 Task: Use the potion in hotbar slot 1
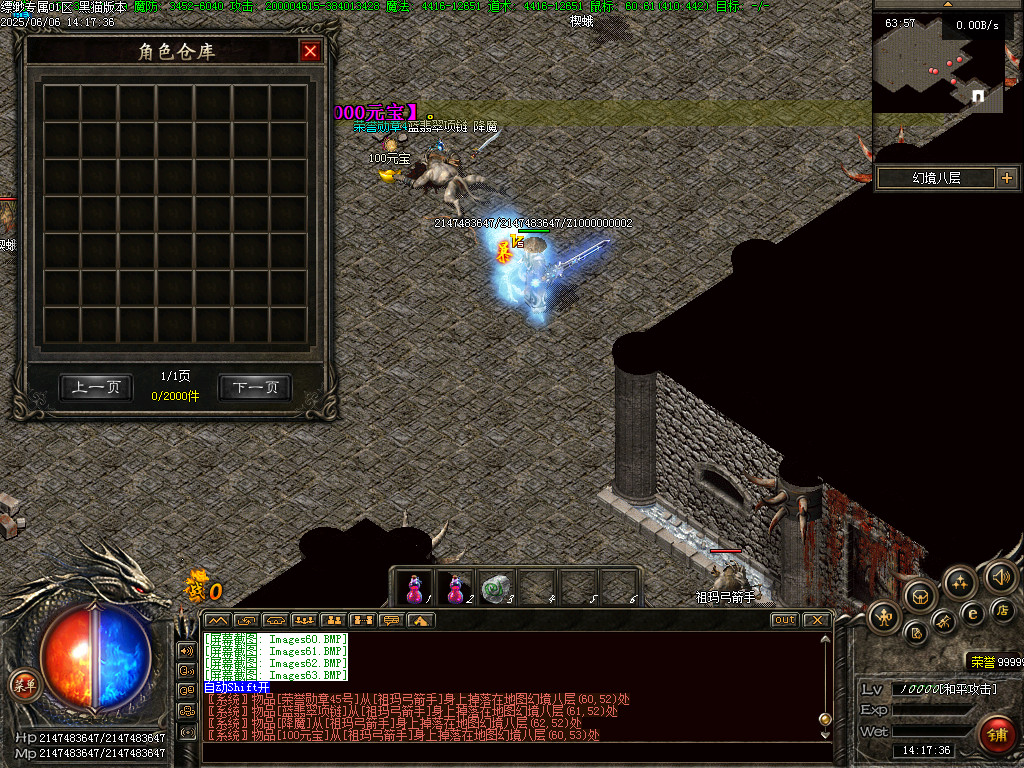(x=415, y=588)
